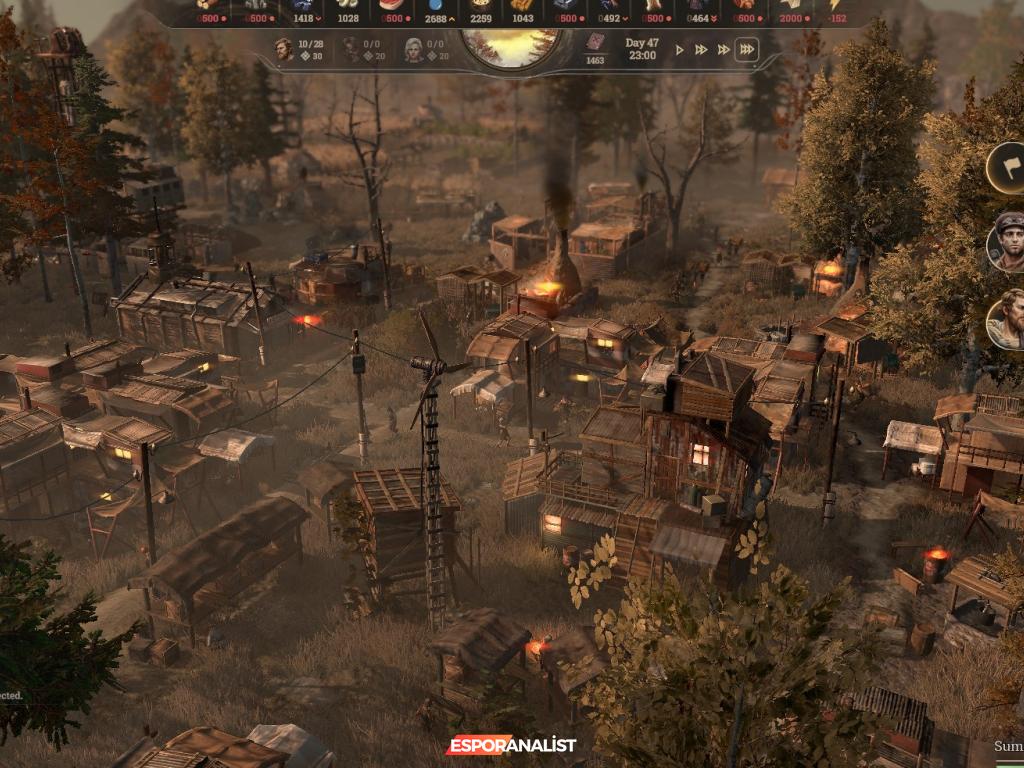1024x768 pixels.
Task: Click the central sun day-night dial
Action: point(511,47)
